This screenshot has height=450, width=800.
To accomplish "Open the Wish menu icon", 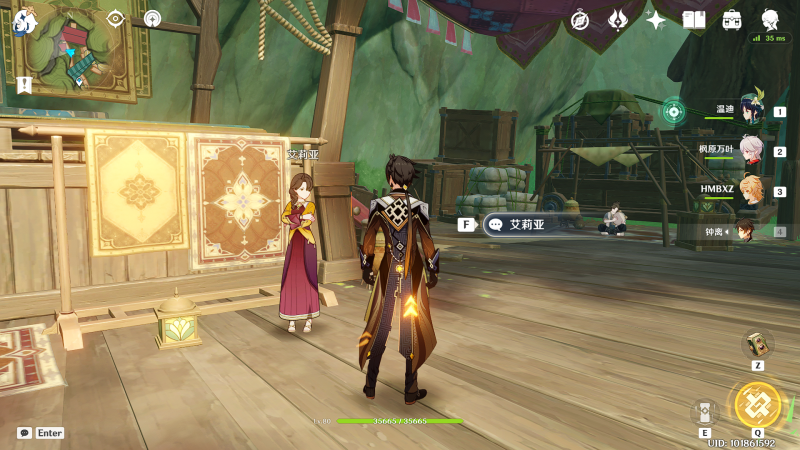I will (x=618, y=20).
